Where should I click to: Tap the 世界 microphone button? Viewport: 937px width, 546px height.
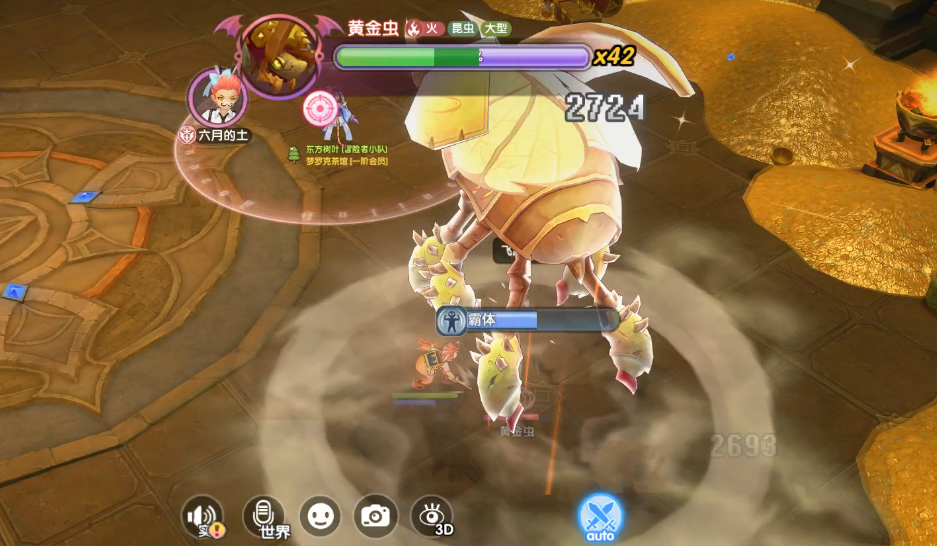[264, 516]
